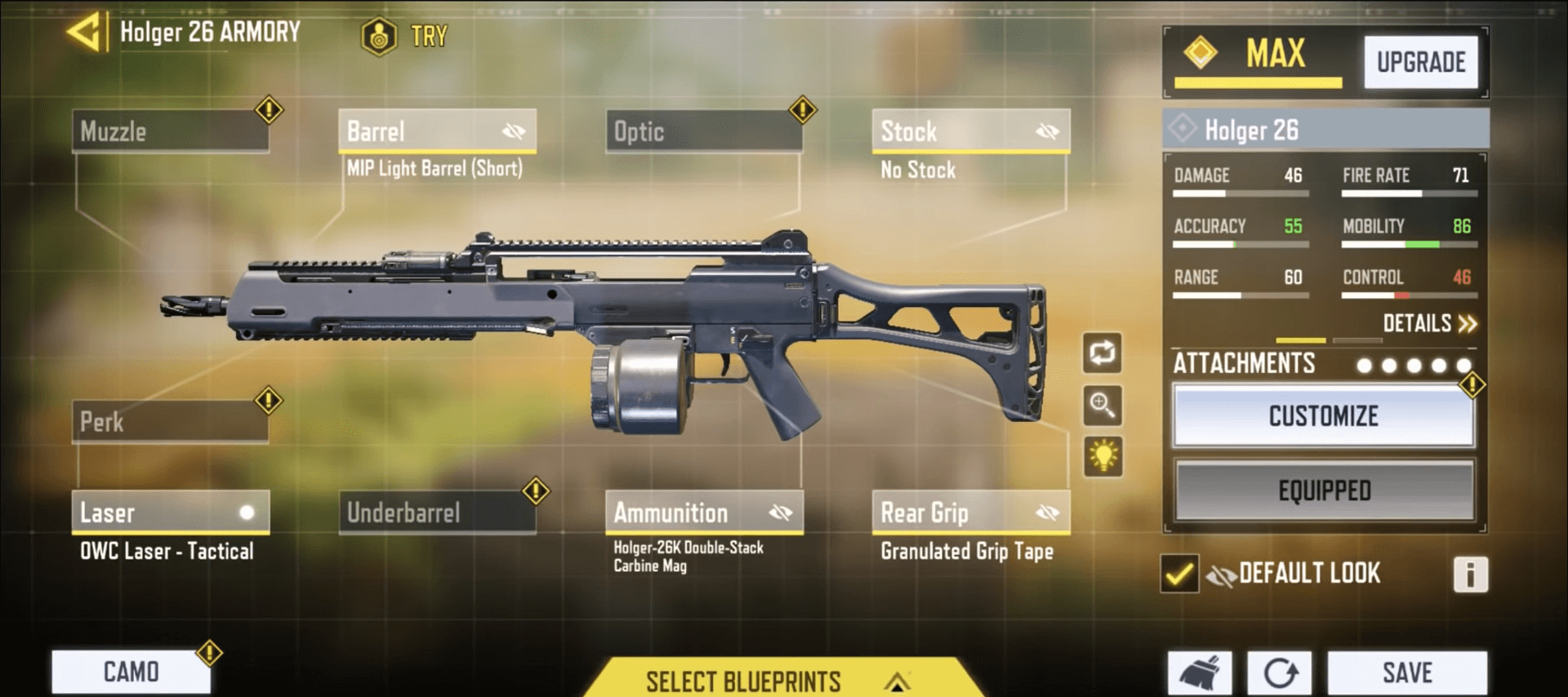Image resolution: width=1568 pixels, height=697 pixels.
Task: Open the CAMO selection screen
Action: click(x=131, y=672)
